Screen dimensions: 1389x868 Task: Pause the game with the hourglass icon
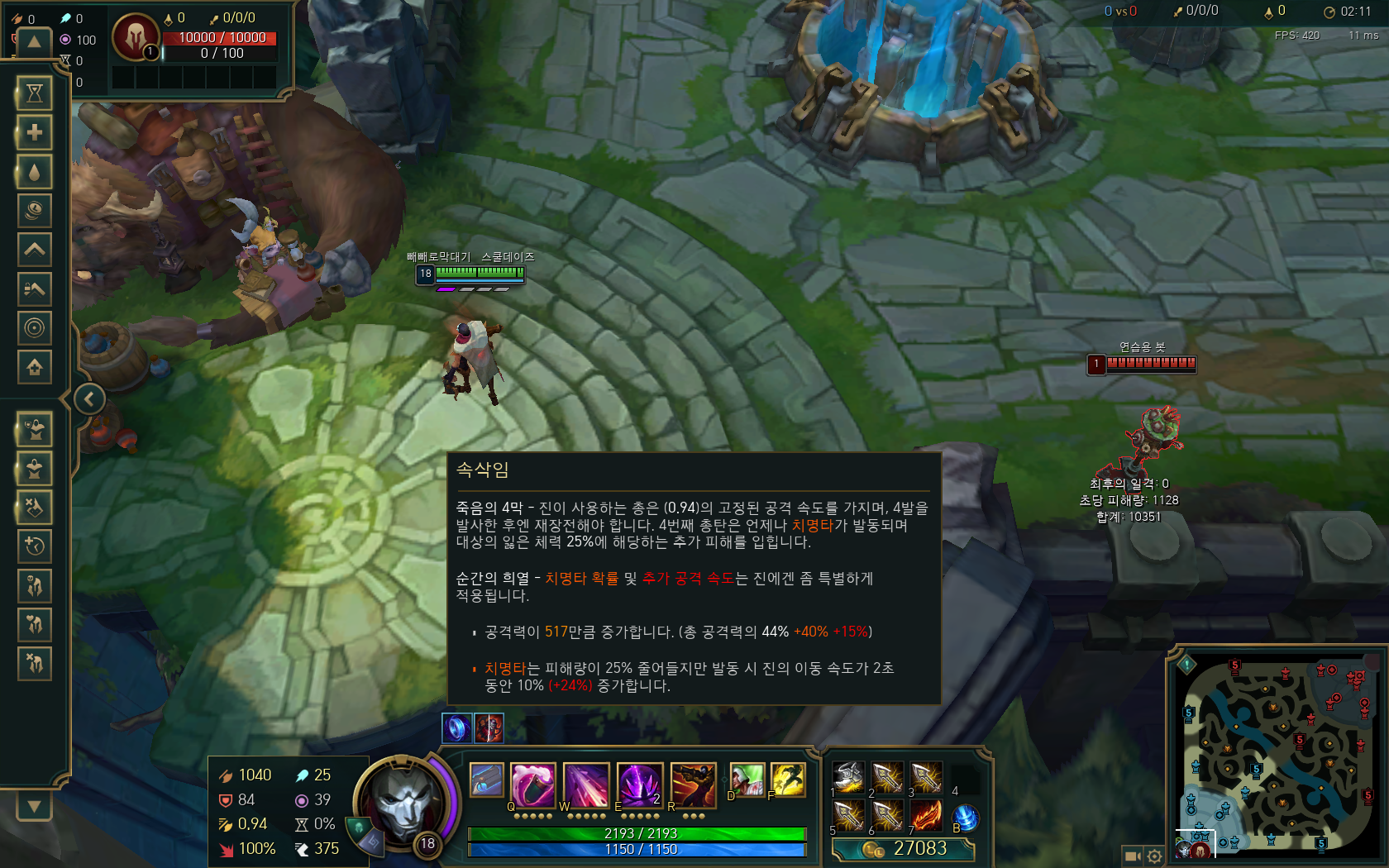click(34, 93)
